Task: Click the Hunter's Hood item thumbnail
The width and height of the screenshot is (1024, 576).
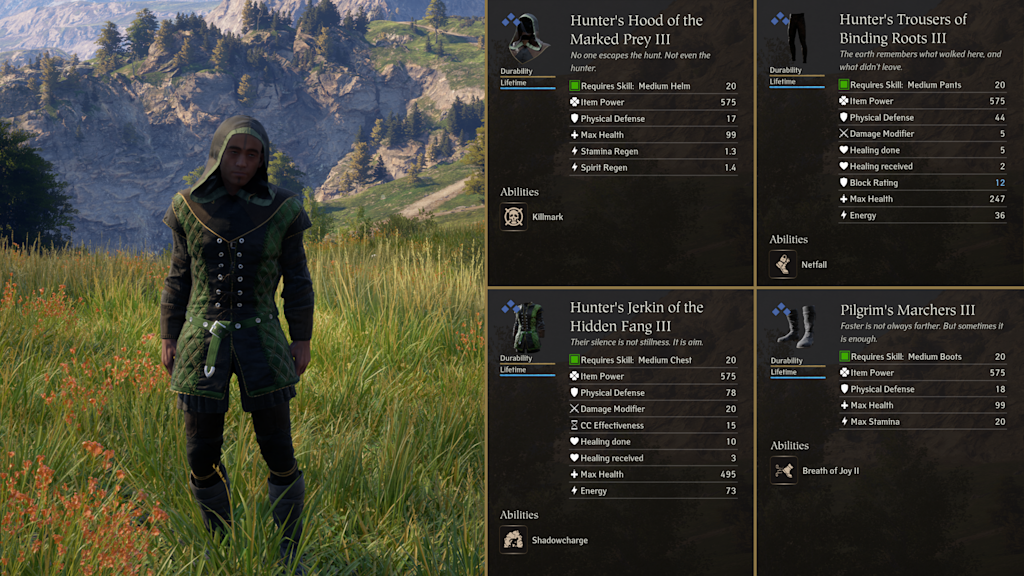Action: point(526,40)
